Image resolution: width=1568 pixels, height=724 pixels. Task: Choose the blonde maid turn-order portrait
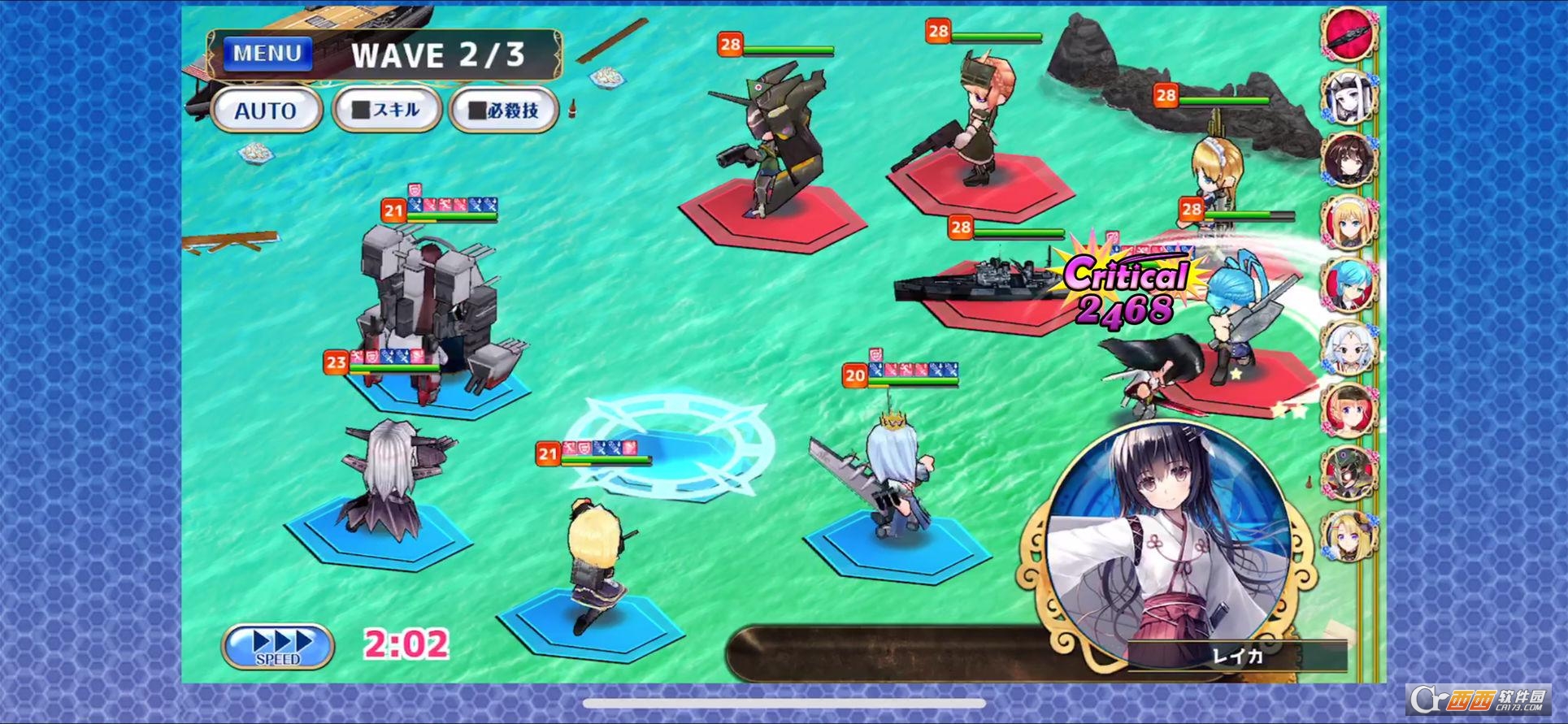click(x=1349, y=221)
